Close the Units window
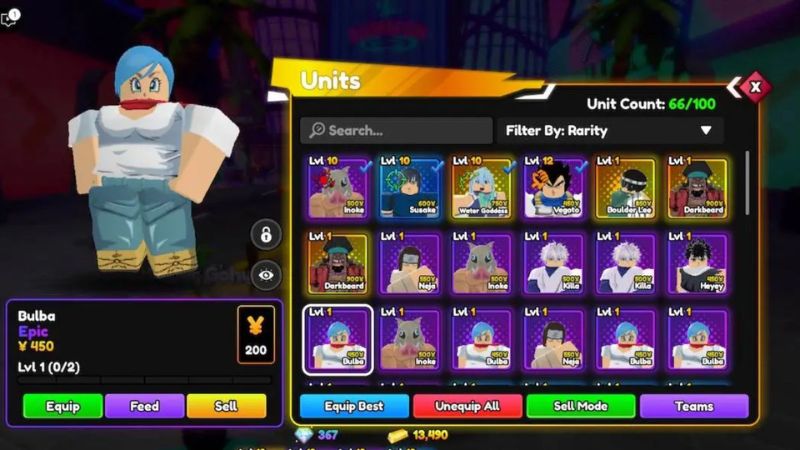 point(755,87)
